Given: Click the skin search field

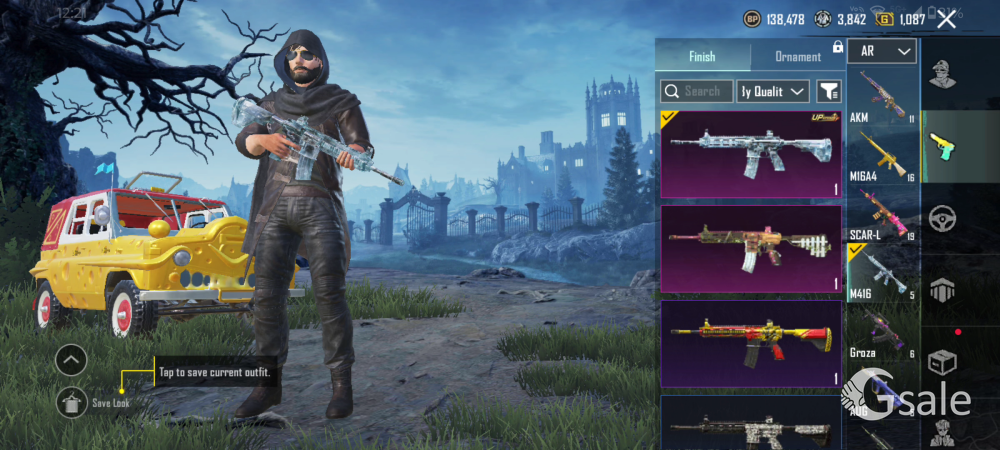Looking at the screenshot, I should (x=697, y=91).
